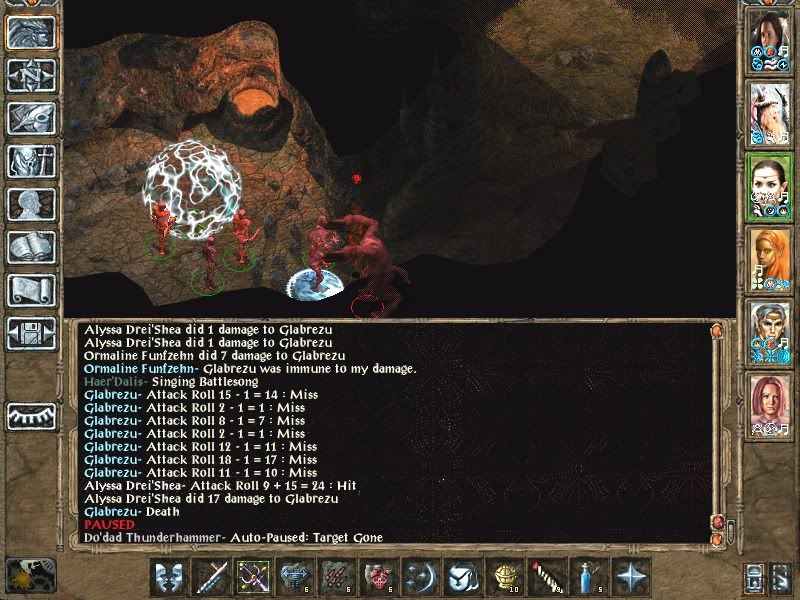Open the inventory screen with the armor button
Viewport: 800px width, 600px height.
[x=31, y=161]
